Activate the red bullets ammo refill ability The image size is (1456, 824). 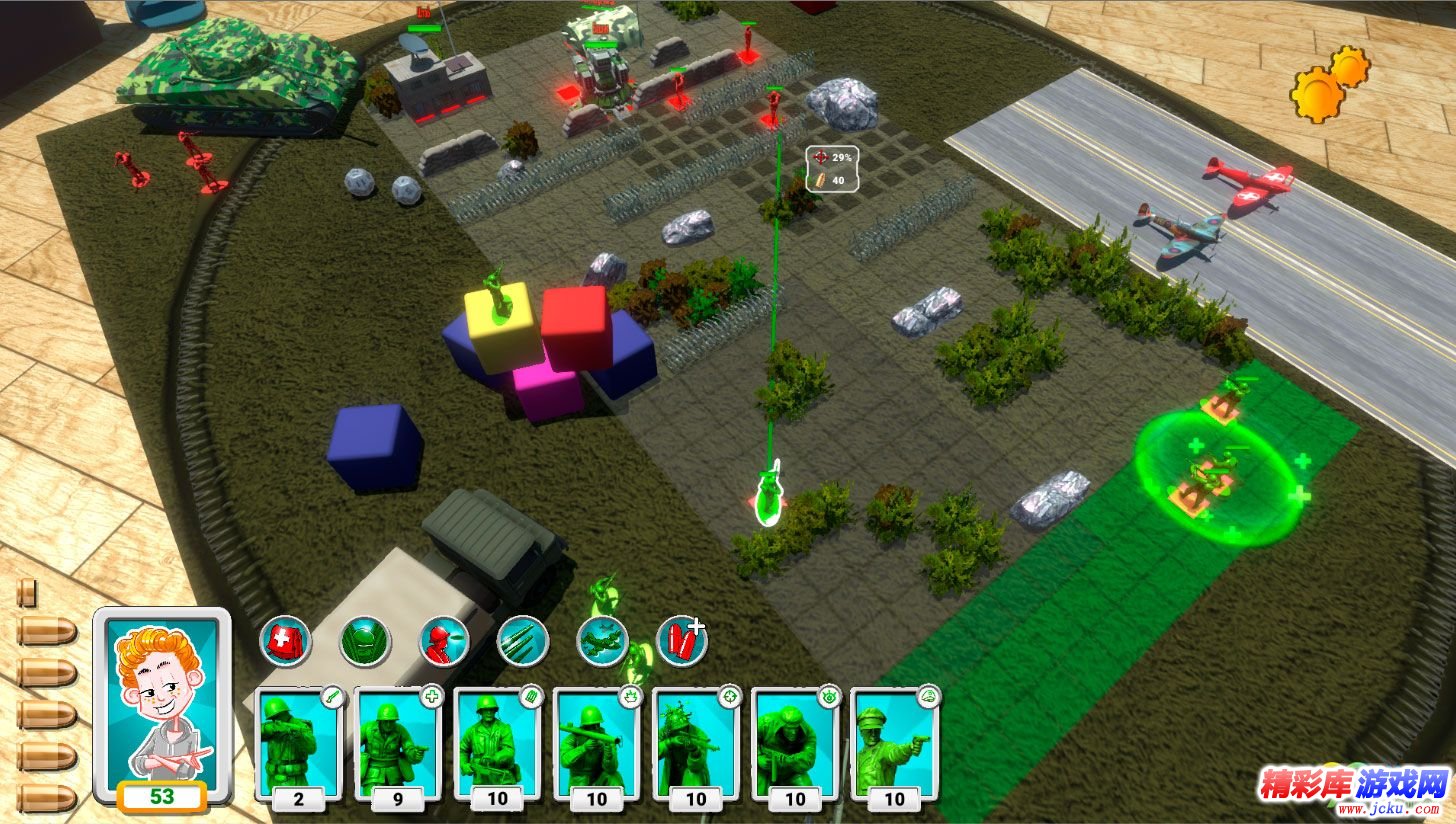click(682, 640)
